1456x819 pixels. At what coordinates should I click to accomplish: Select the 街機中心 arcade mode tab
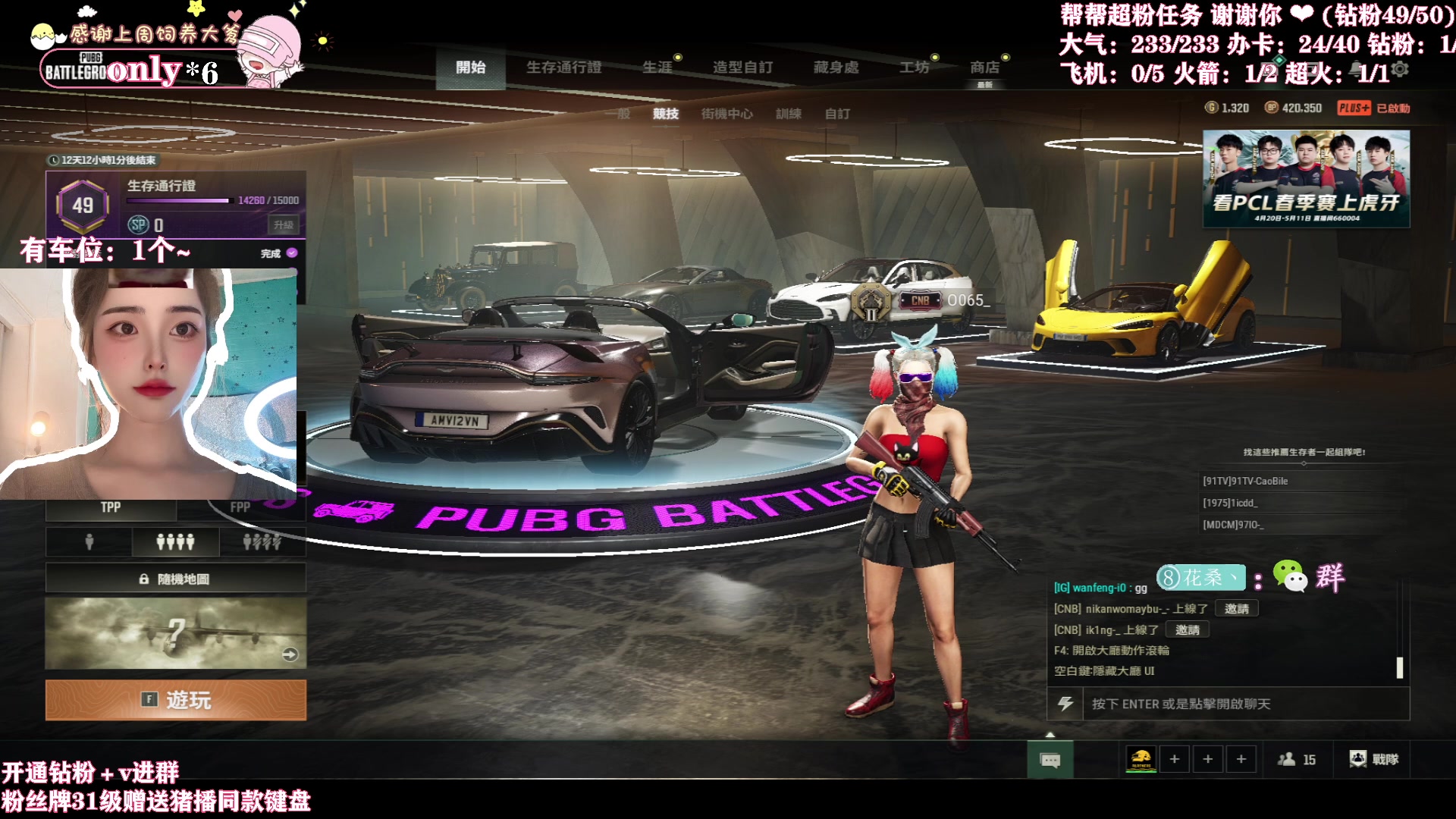click(x=726, y=114)
